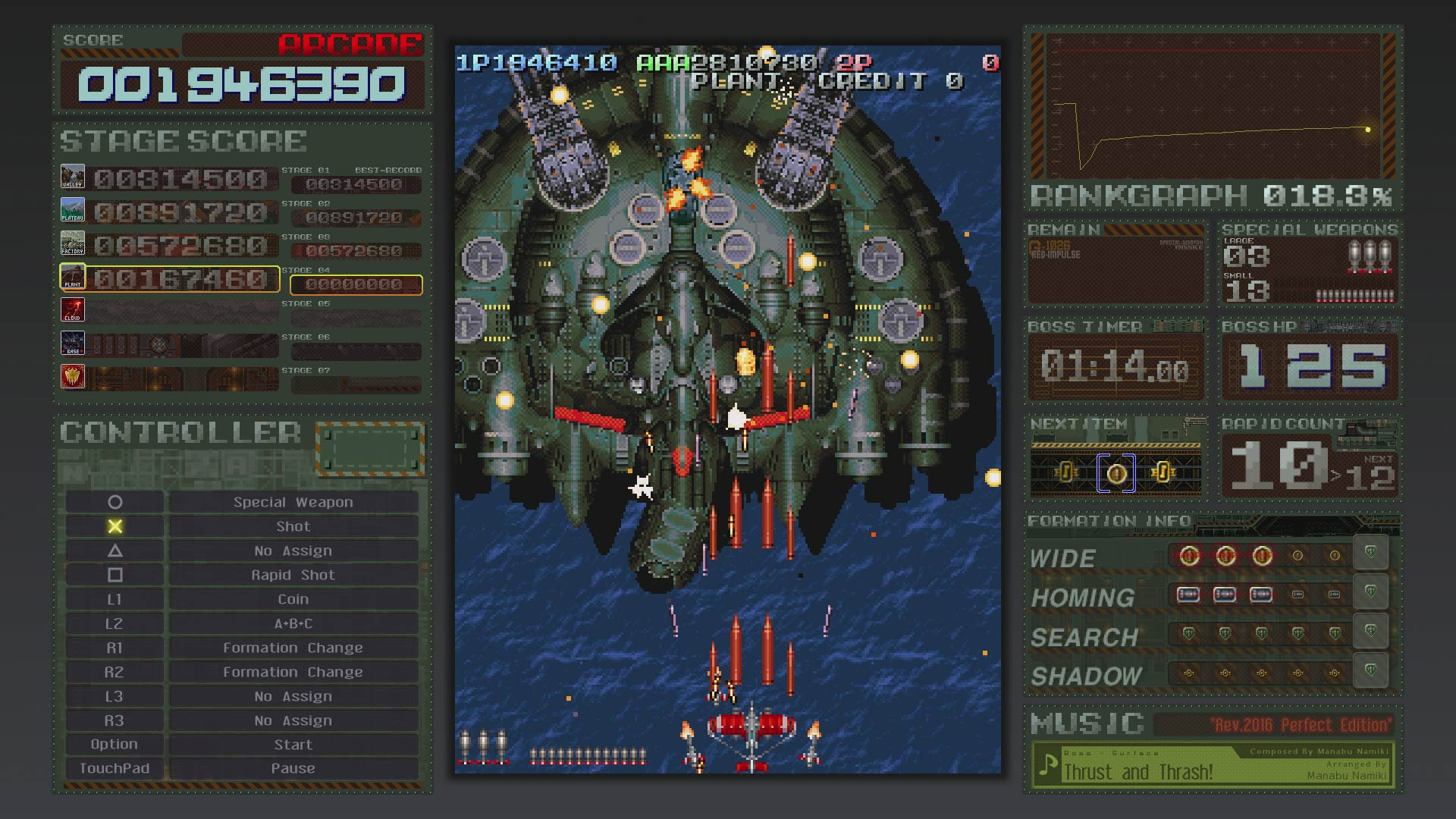This screenshot has width=1456, height=819.
Task: Click the Coin entry on the L1 row
Action: click(292, 598)
